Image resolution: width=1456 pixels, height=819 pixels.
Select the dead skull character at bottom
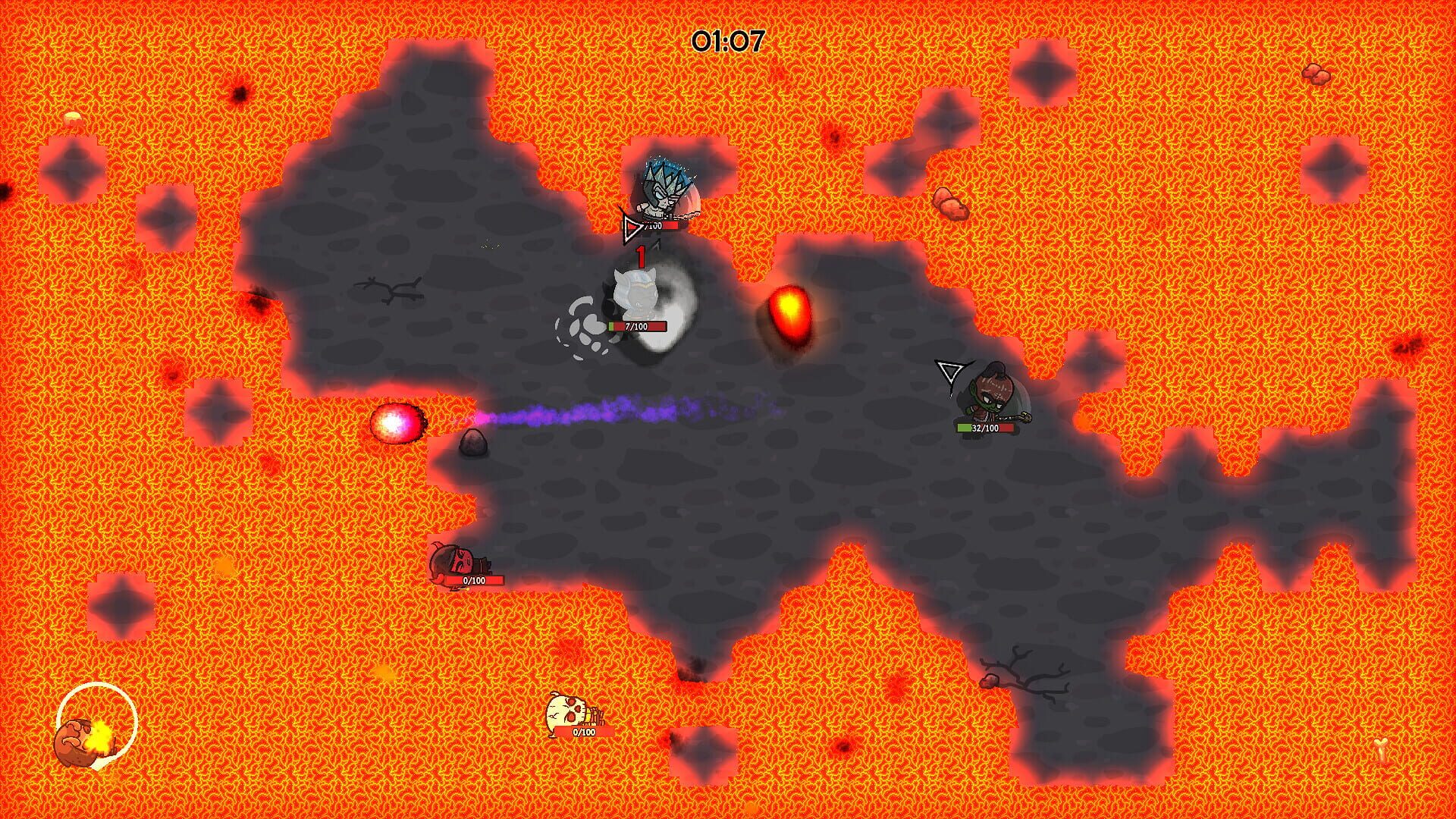[565, 713]
